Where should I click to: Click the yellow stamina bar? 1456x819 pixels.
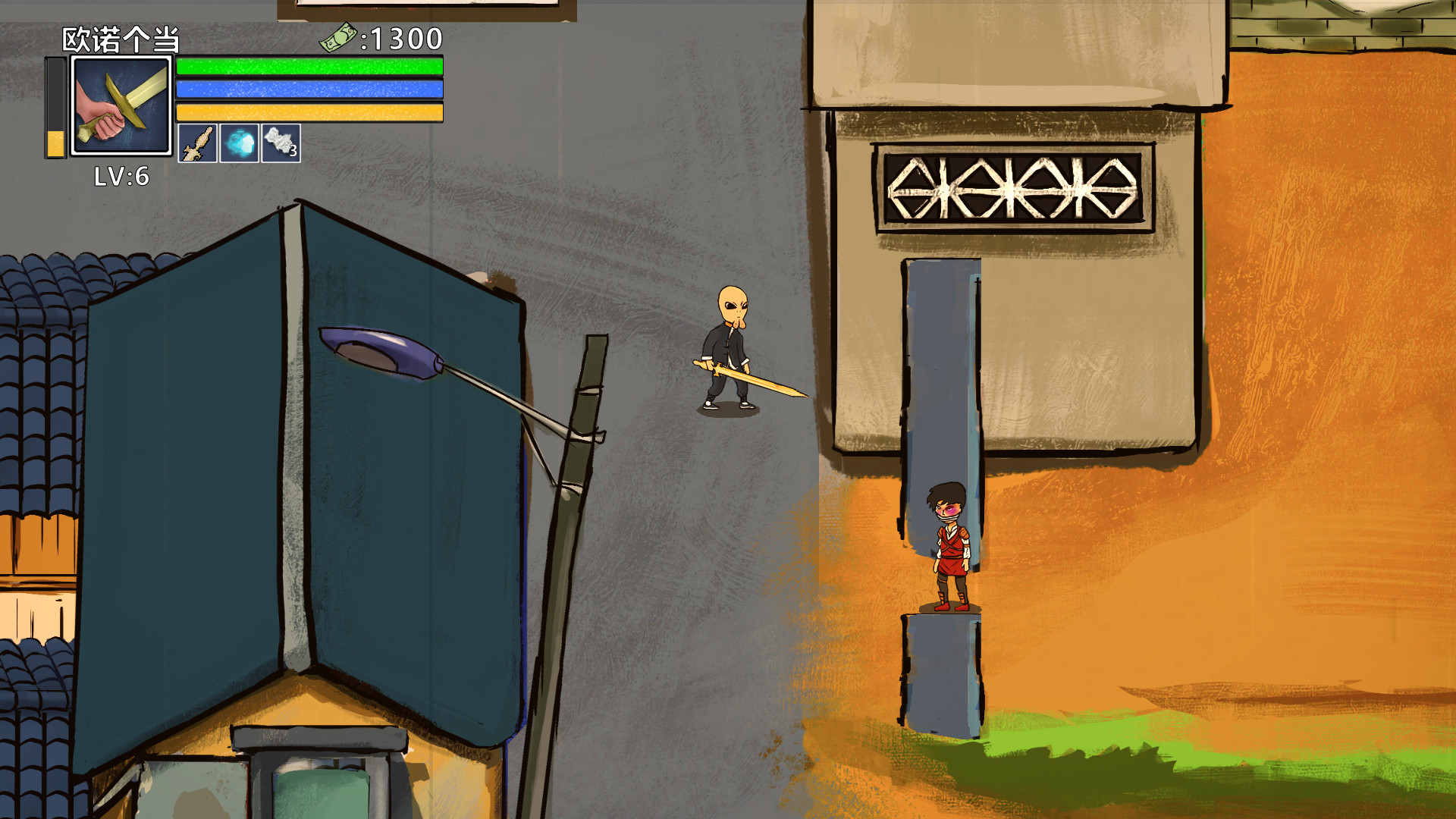pos(307,111)
